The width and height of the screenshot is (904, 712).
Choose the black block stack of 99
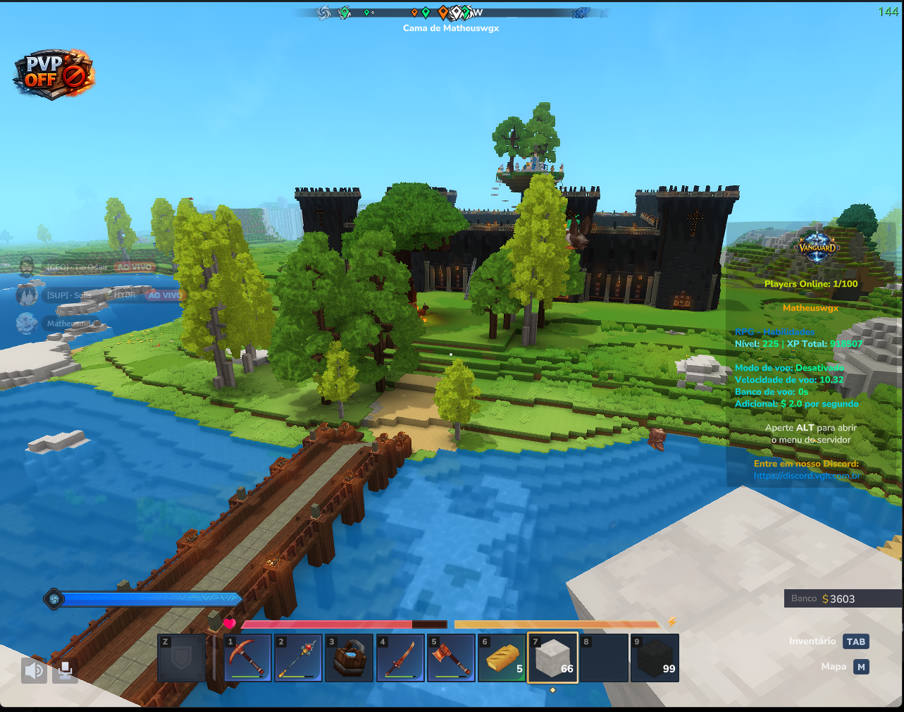pos(655,658)
